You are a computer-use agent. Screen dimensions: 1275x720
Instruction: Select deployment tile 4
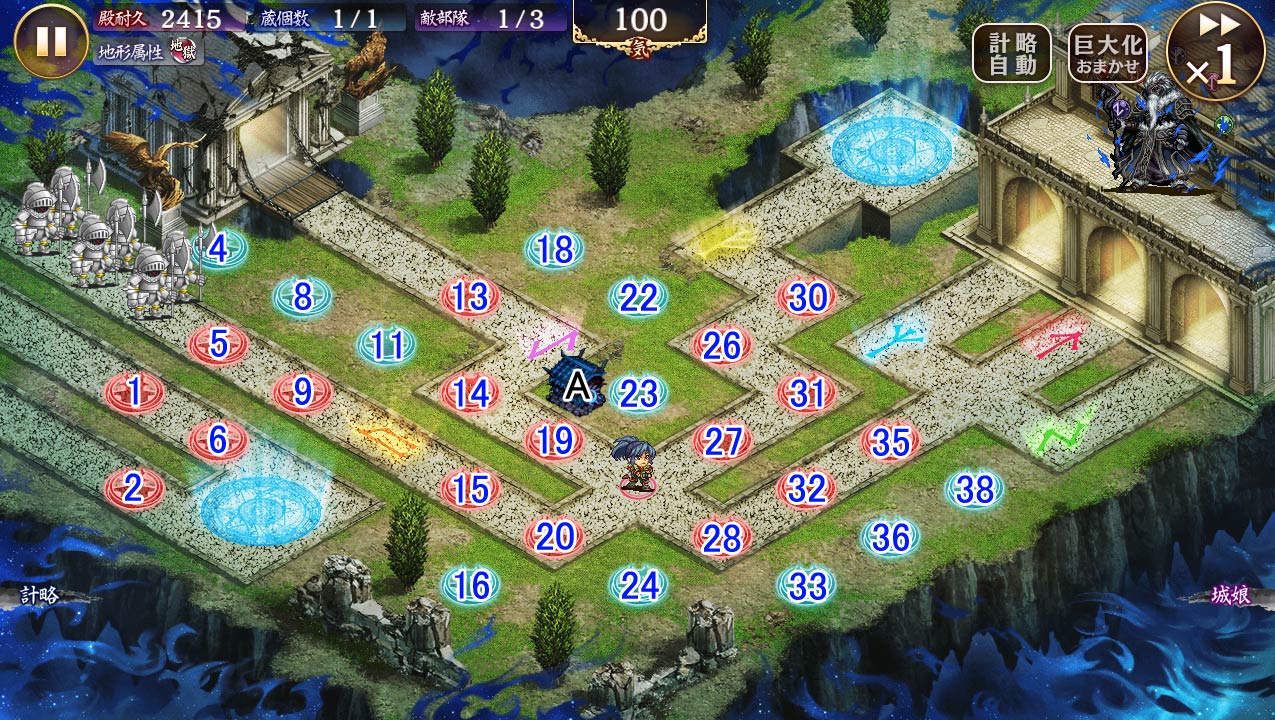[219, 247]
